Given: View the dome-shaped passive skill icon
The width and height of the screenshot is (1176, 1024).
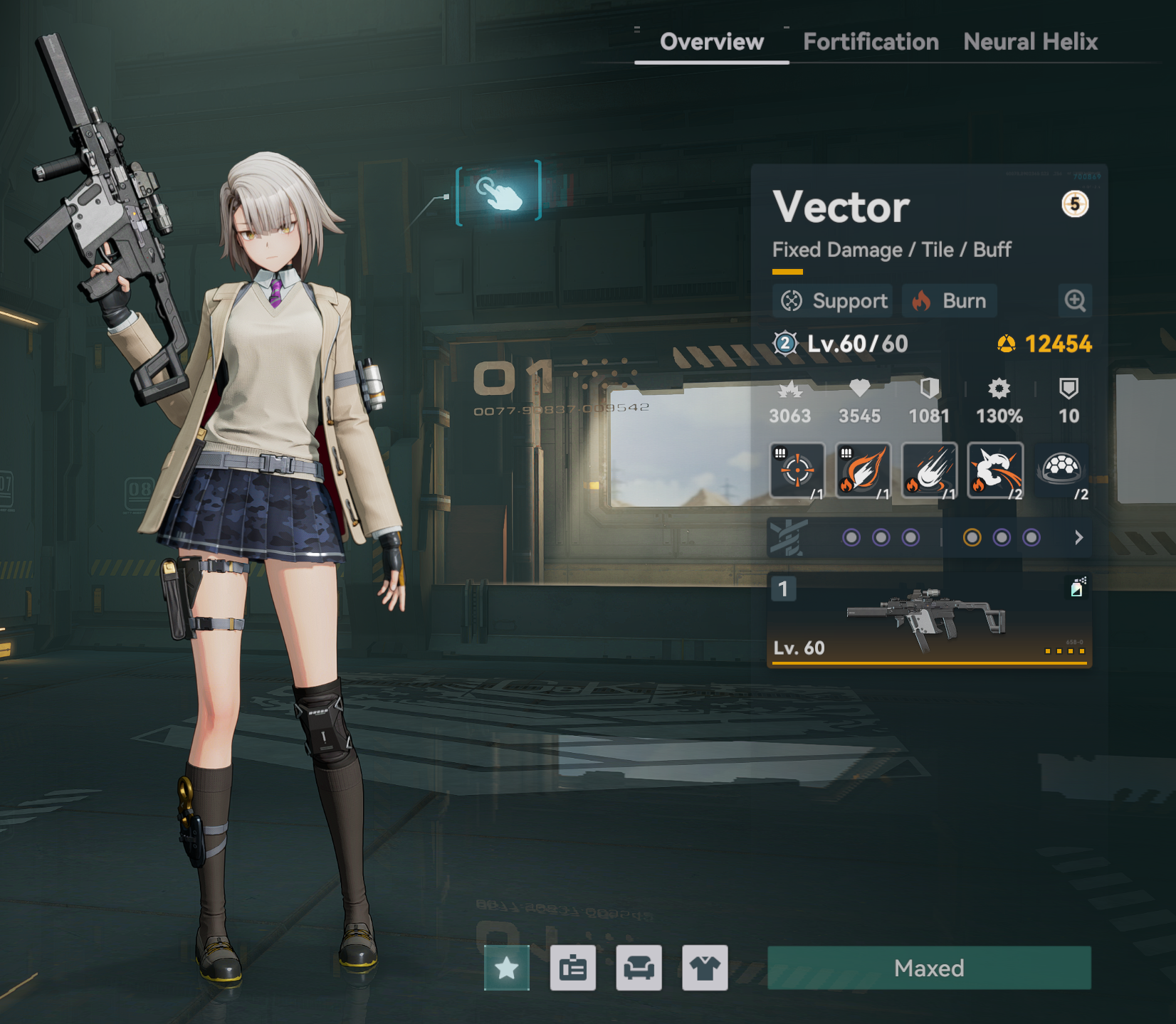Looking at the screenshot, I should (1061, 470).
